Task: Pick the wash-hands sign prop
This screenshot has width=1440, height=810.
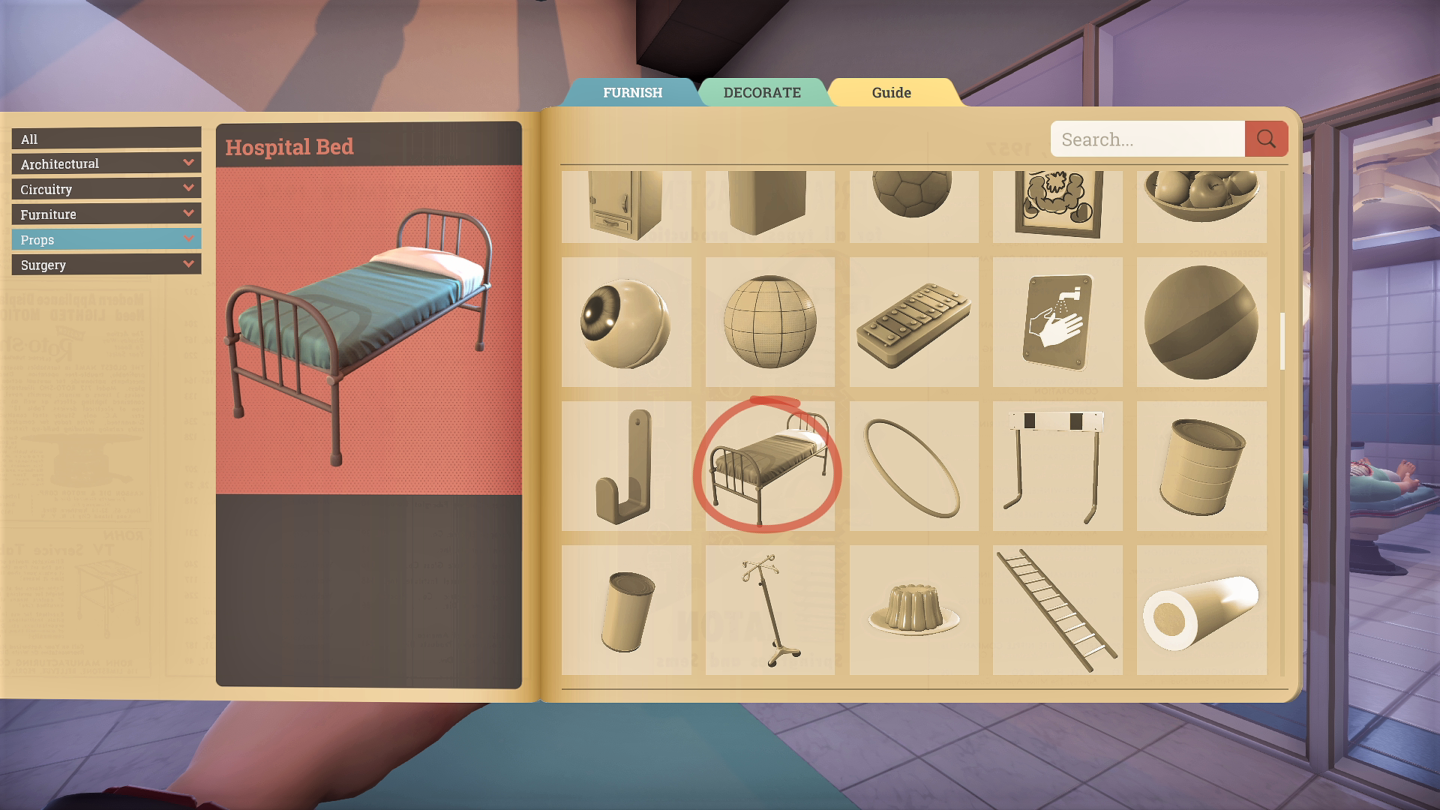Action: (1057, 322)
